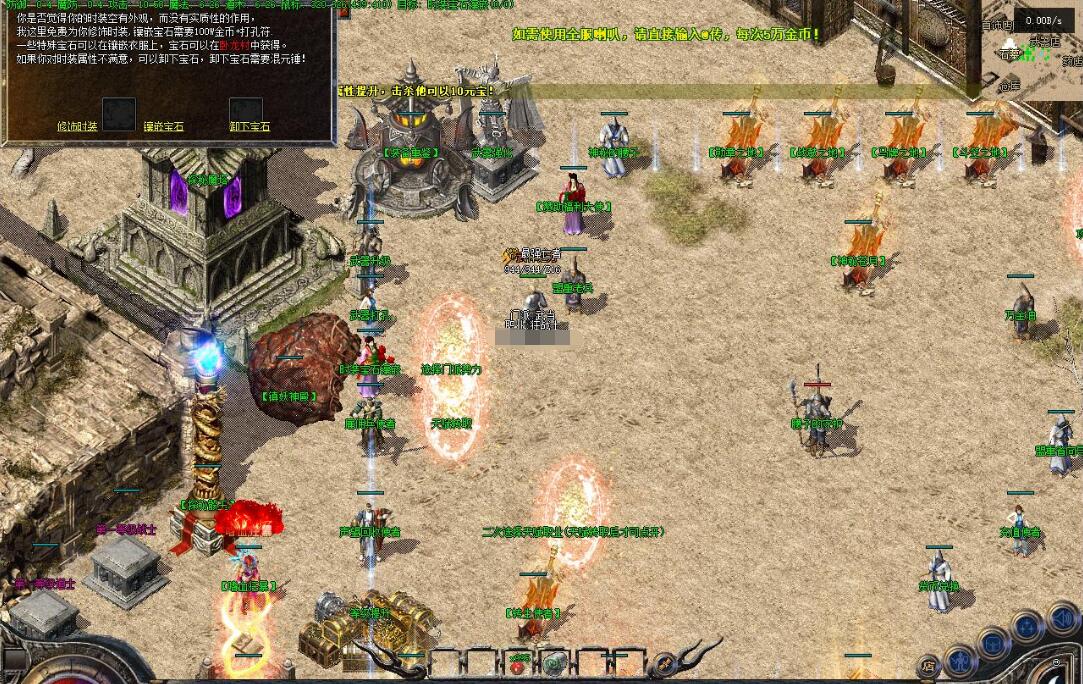
Task: Open the shop with the 店 button
Action: [929, 664]
